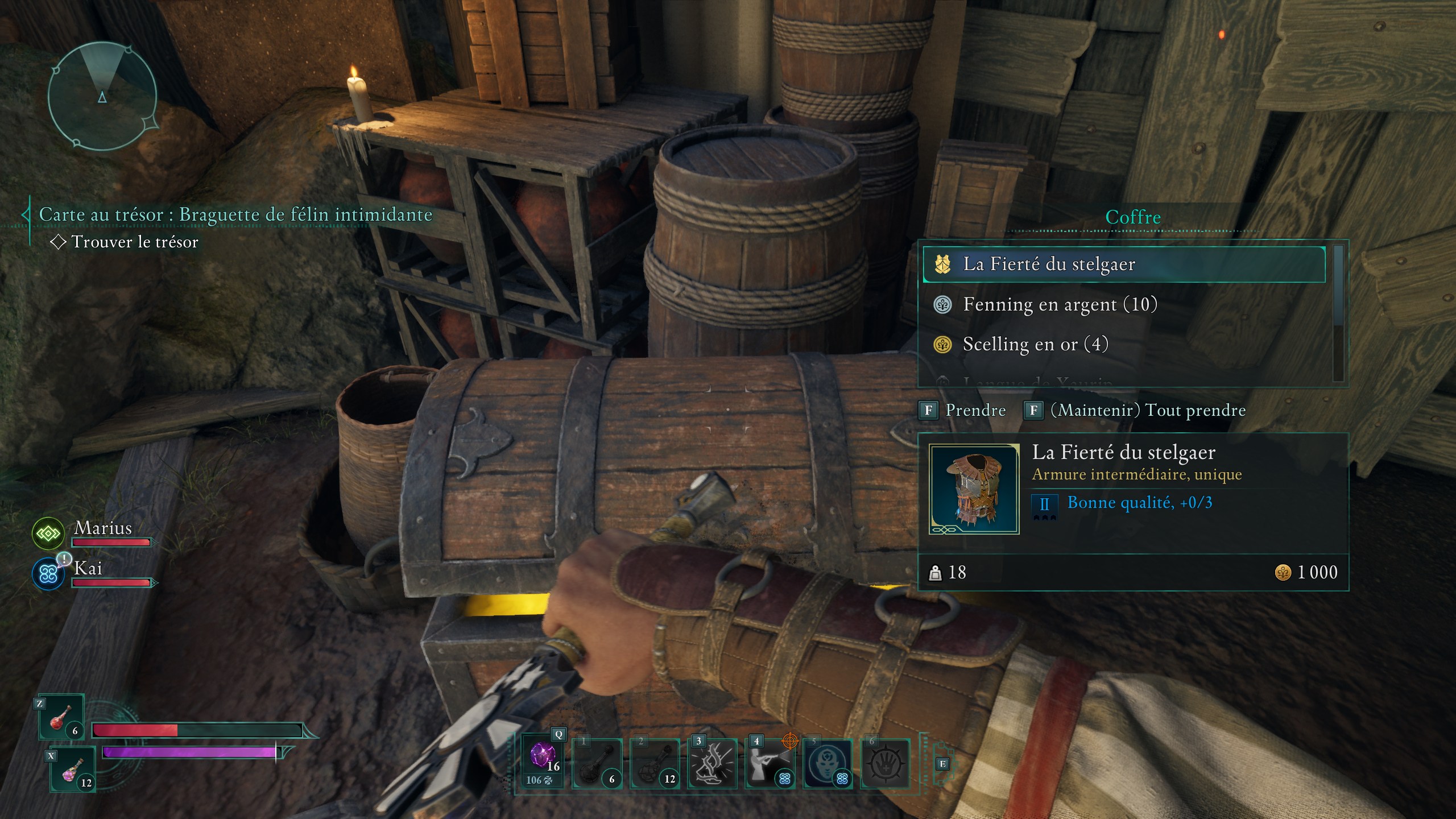Activate the rifle shot companion ability
Image resolution: width=1456 pixels, height=819 pixels.
(x=770, y=764)
